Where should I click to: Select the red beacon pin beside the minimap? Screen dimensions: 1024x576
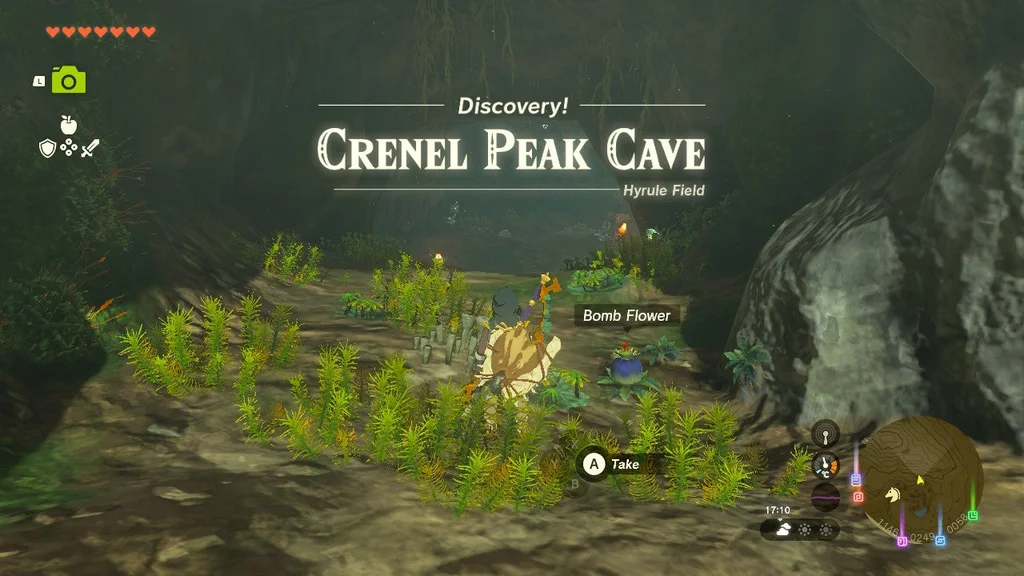coord(857,496)
